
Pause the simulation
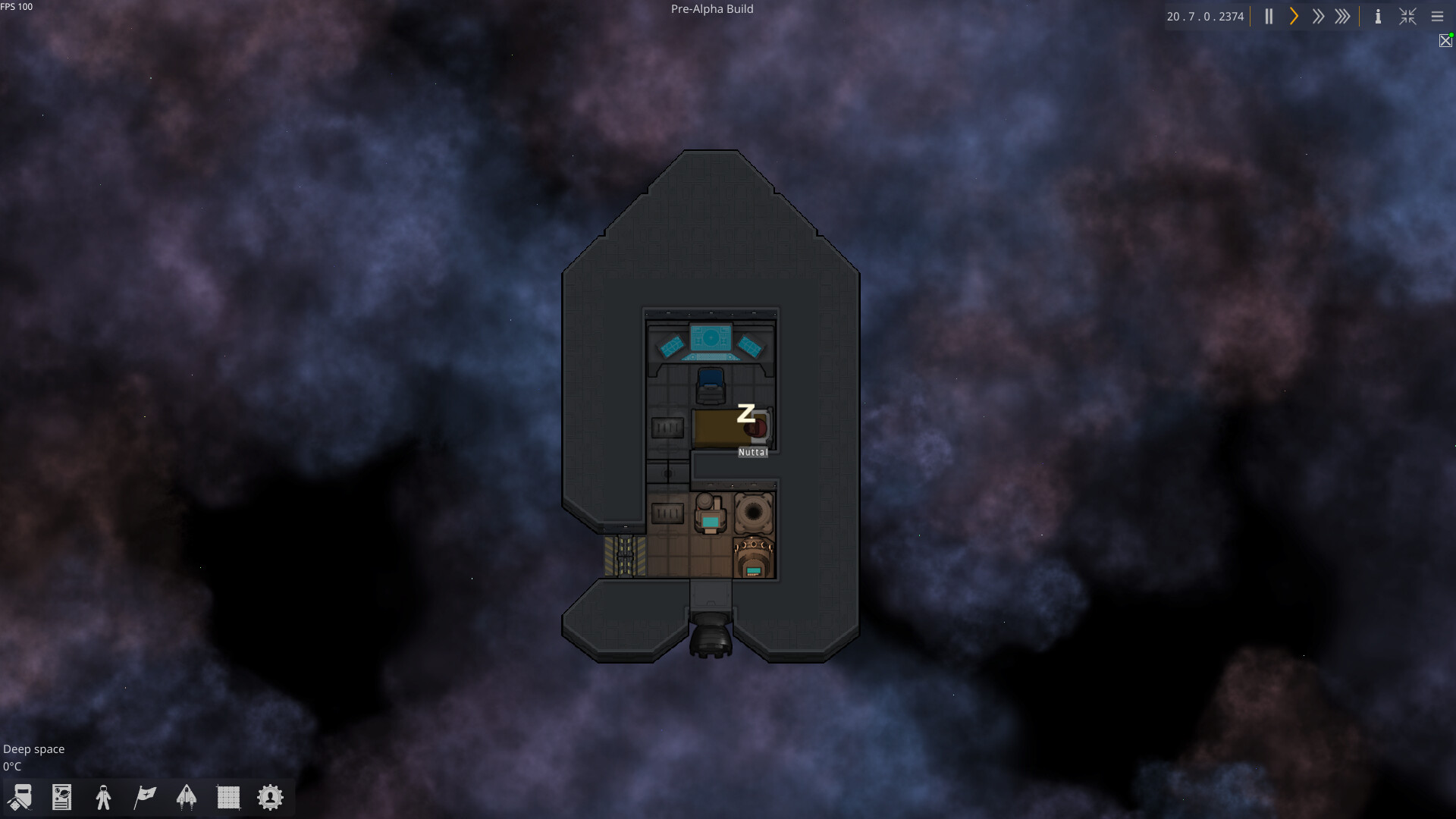[1268, 16]
